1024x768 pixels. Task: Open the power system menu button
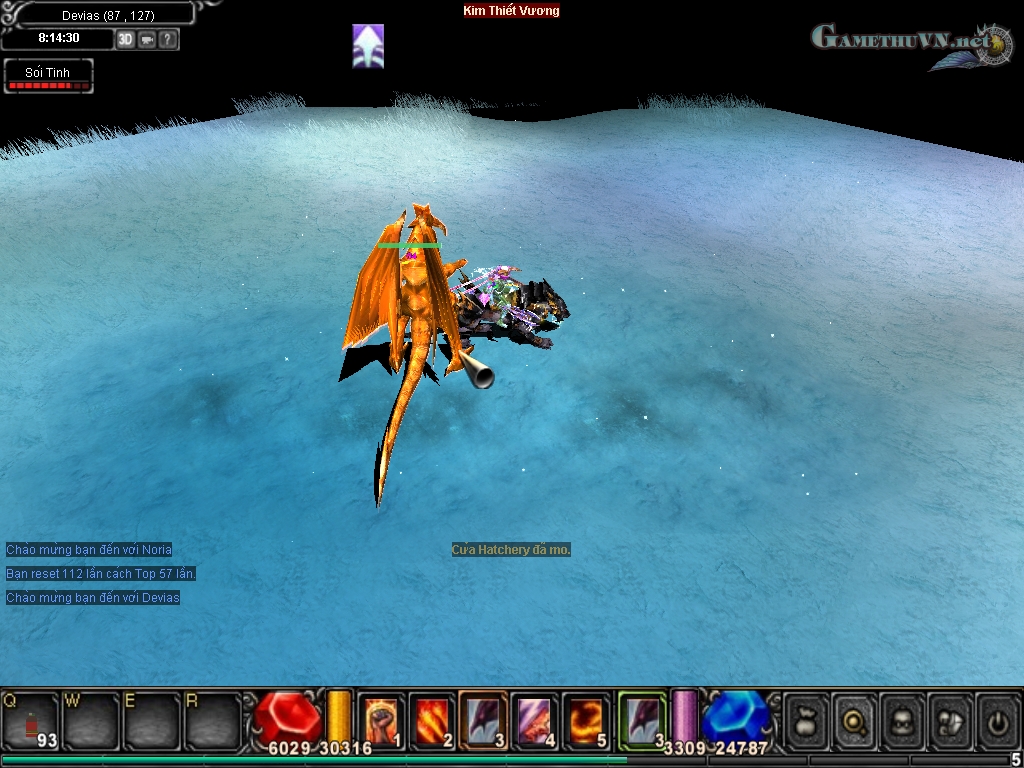coord(998,720)
